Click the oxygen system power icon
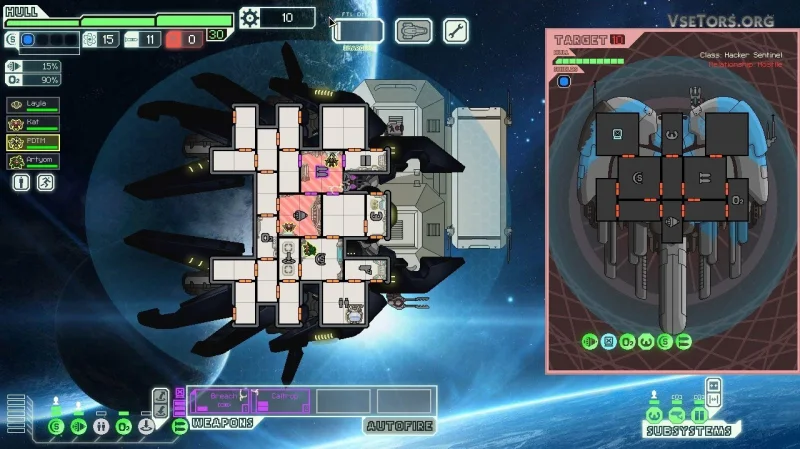The width and height of the screenshot is (800, 449). pos(123,427)
